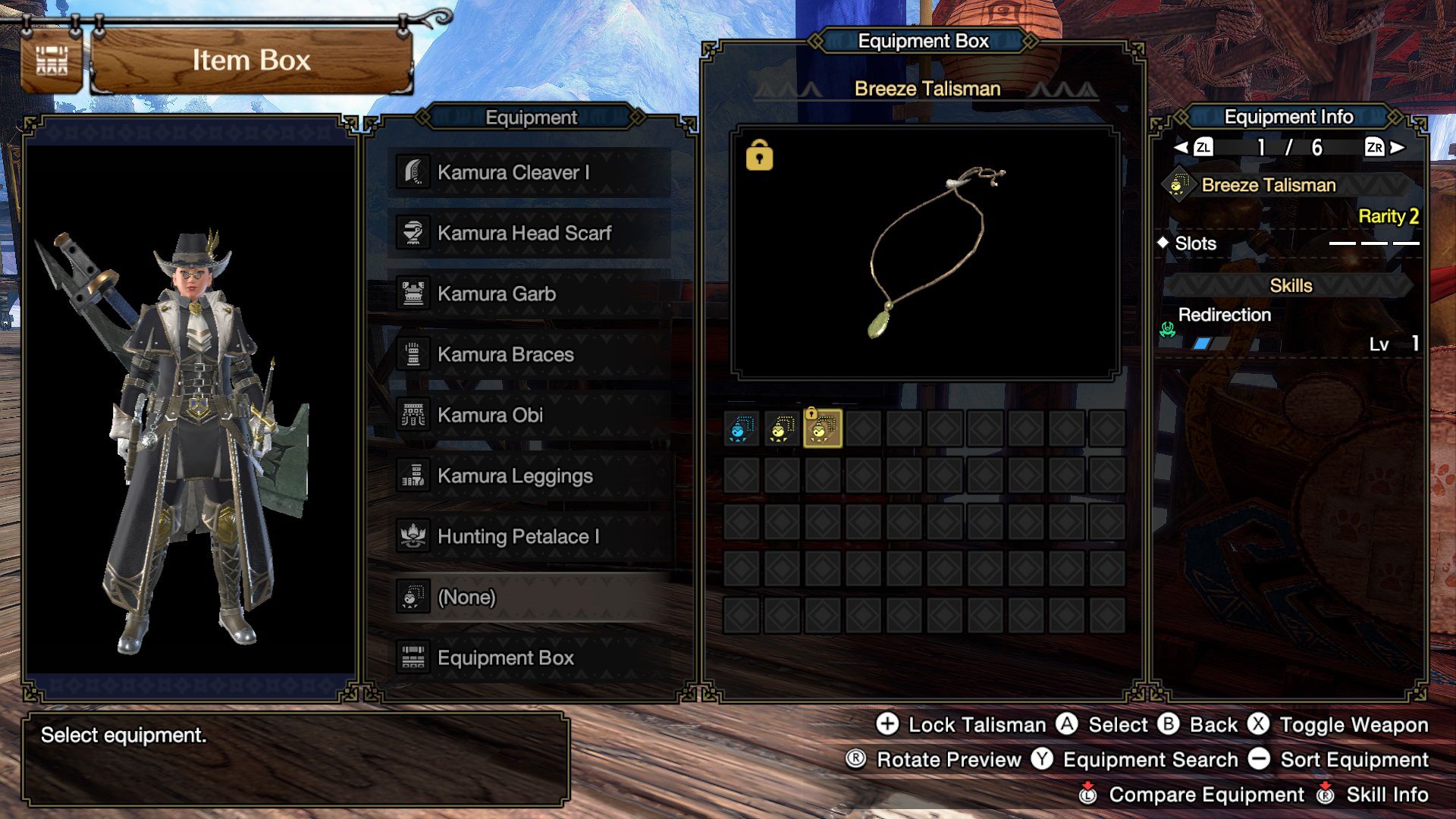This screenshot has width=1456, height=819.
Task: Click the Redirection skill entry
Action: 1224,315
